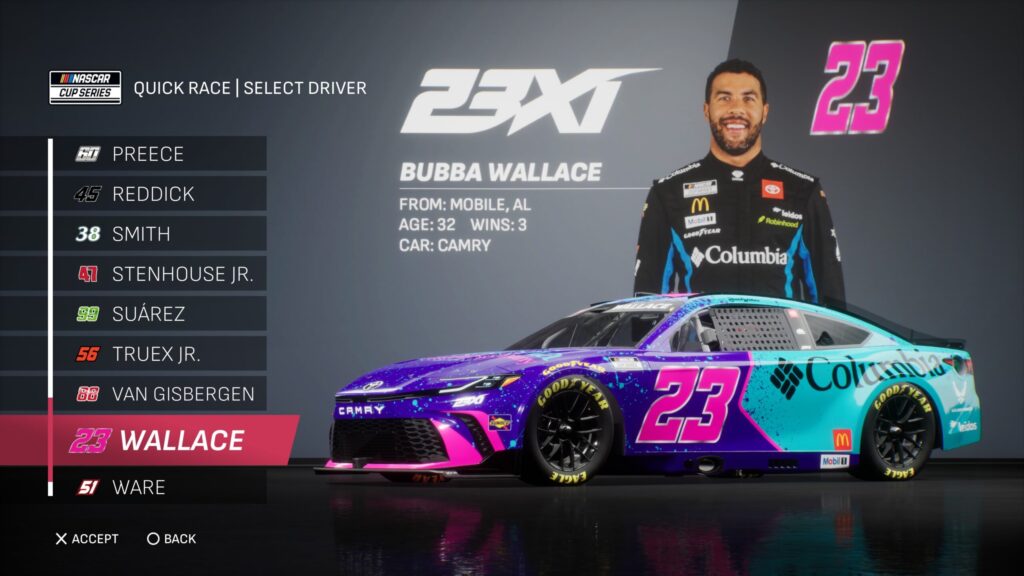Select the highlighted Wallace entry
Viewport: 1024px width, 576px height.
point(170,440)
